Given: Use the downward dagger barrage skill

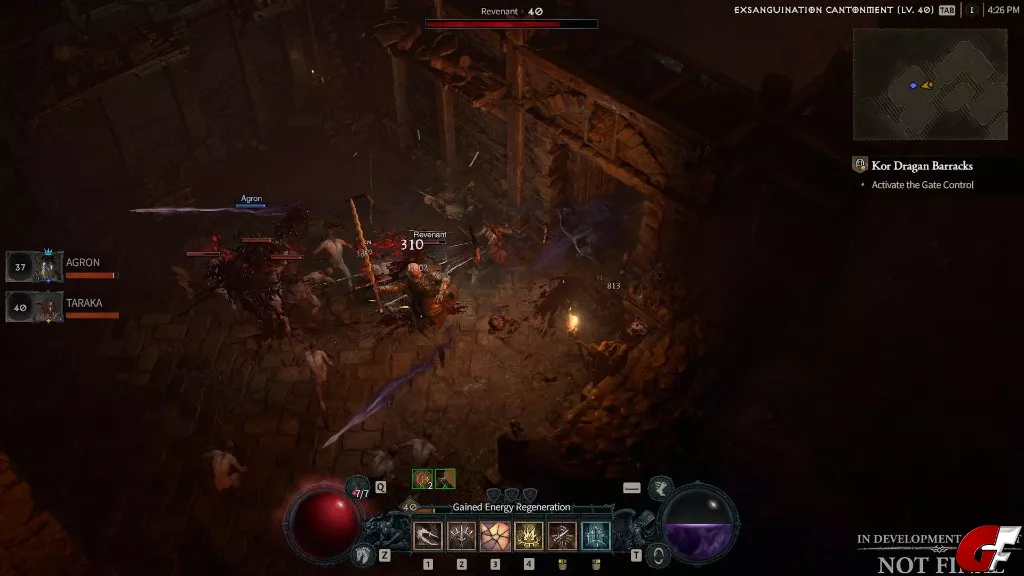Looking at the screenshot, I should [462, 537].
